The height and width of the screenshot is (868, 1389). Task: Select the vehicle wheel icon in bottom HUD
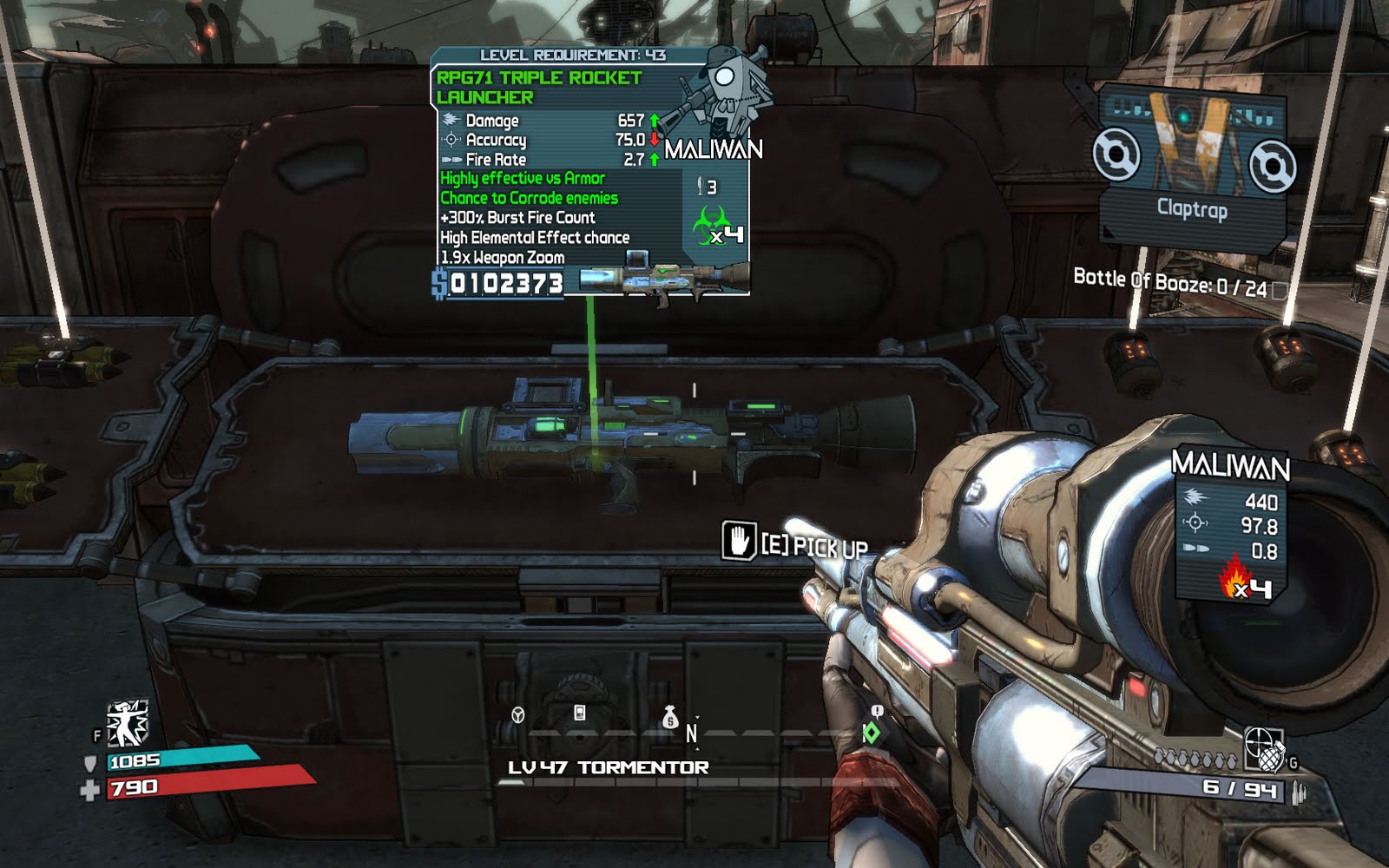(x=517, y=715)
